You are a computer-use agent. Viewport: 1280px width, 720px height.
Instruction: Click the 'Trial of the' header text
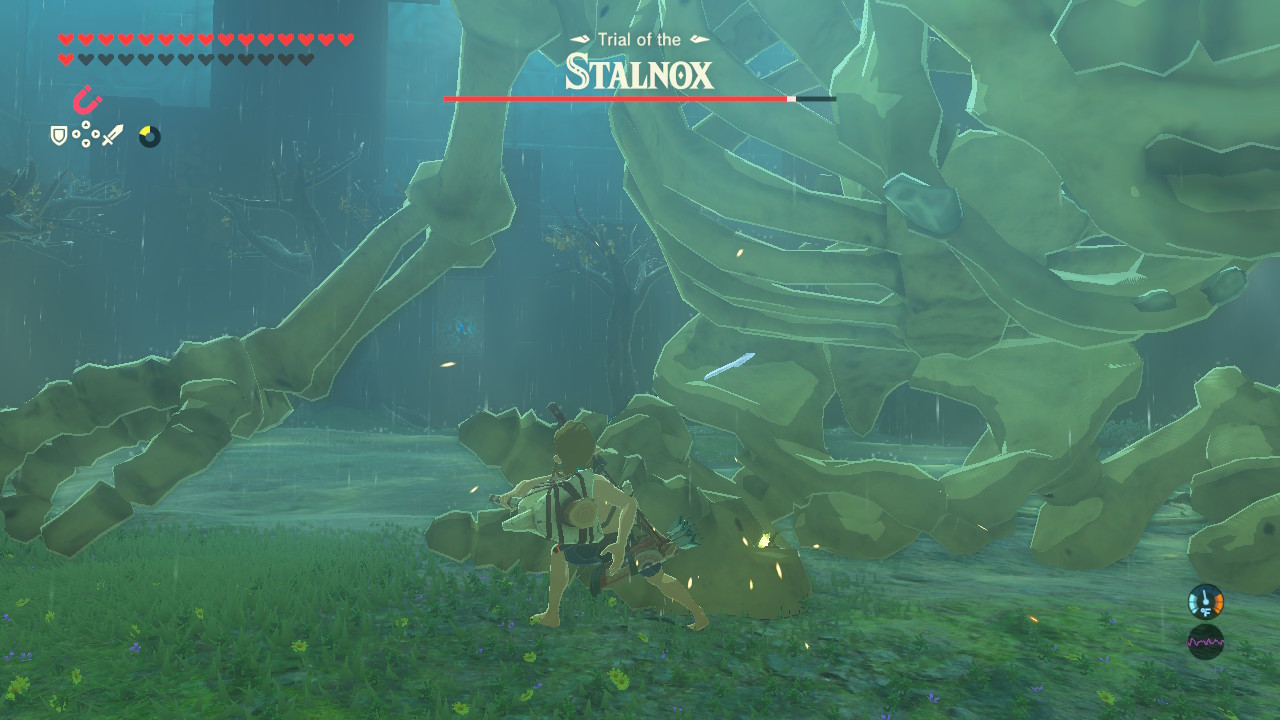coord(639,40)
